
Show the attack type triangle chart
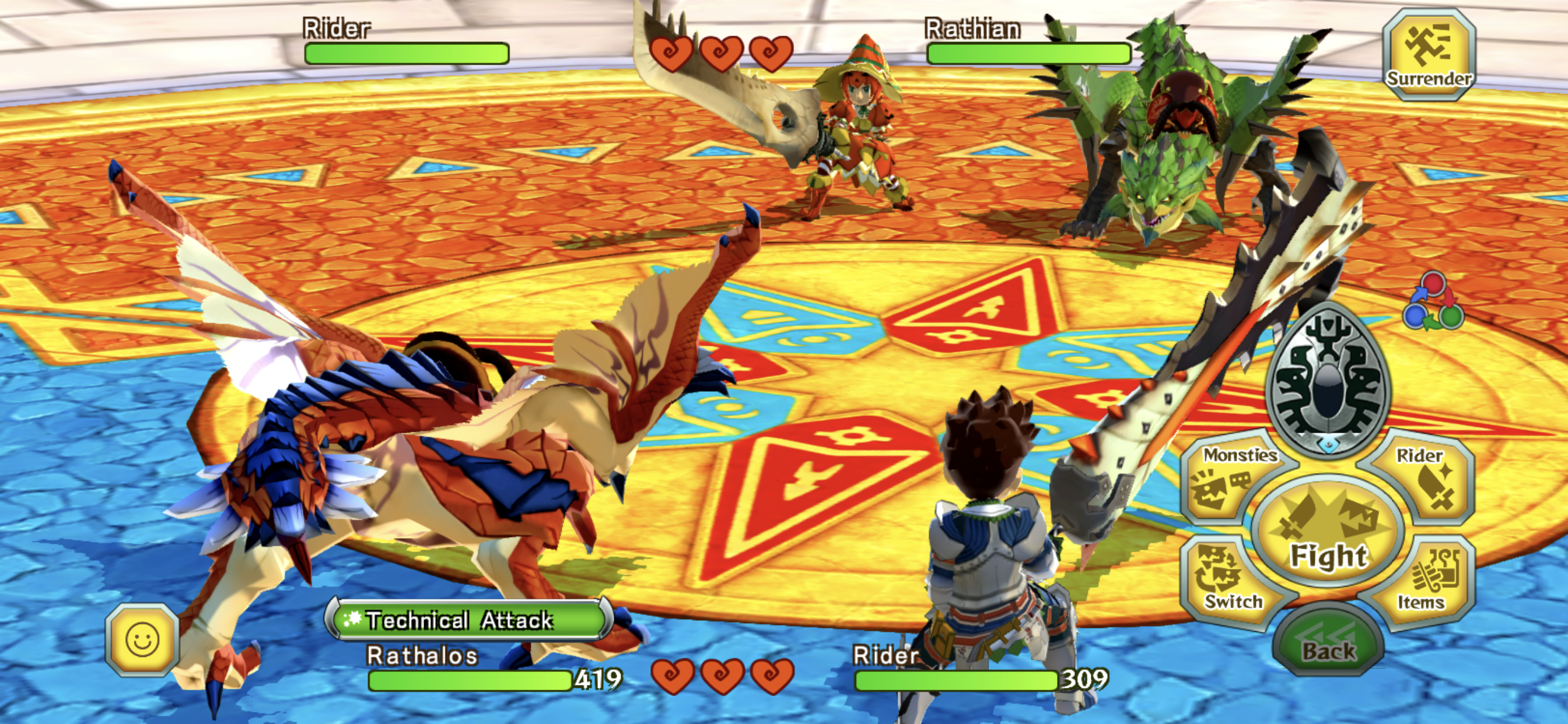tap(1433, 303)
